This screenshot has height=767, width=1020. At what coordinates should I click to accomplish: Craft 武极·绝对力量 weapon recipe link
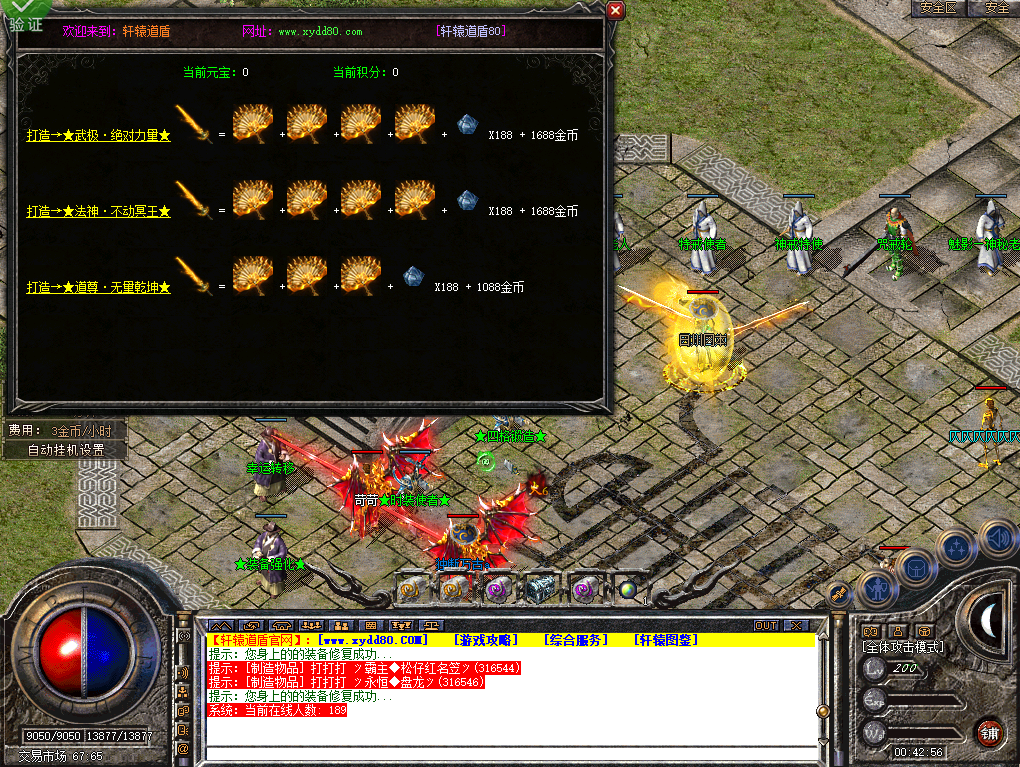pyautogui.click(x=98, y=136)
